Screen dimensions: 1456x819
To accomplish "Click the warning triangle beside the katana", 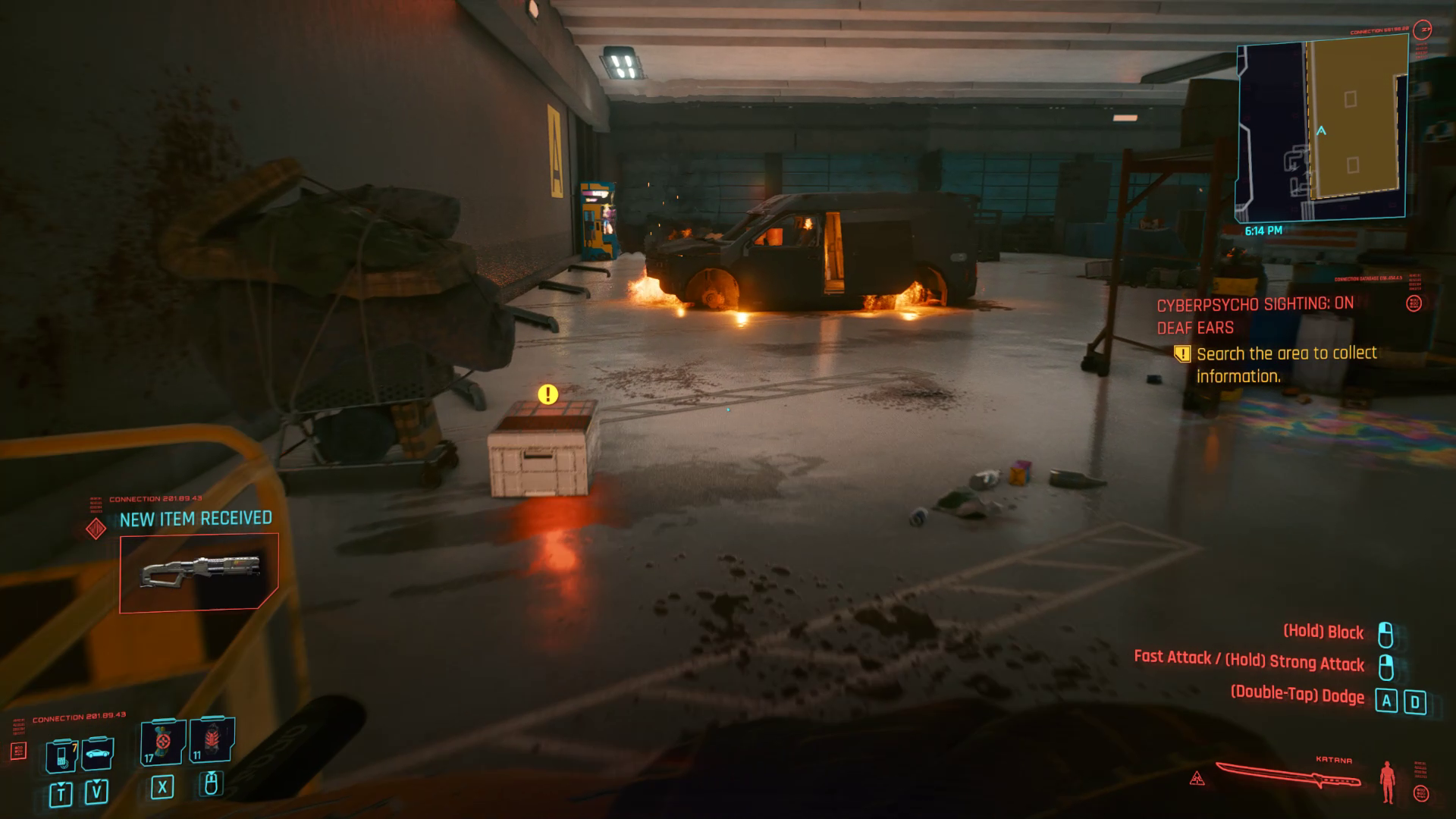I will [x=1197, y=779].
